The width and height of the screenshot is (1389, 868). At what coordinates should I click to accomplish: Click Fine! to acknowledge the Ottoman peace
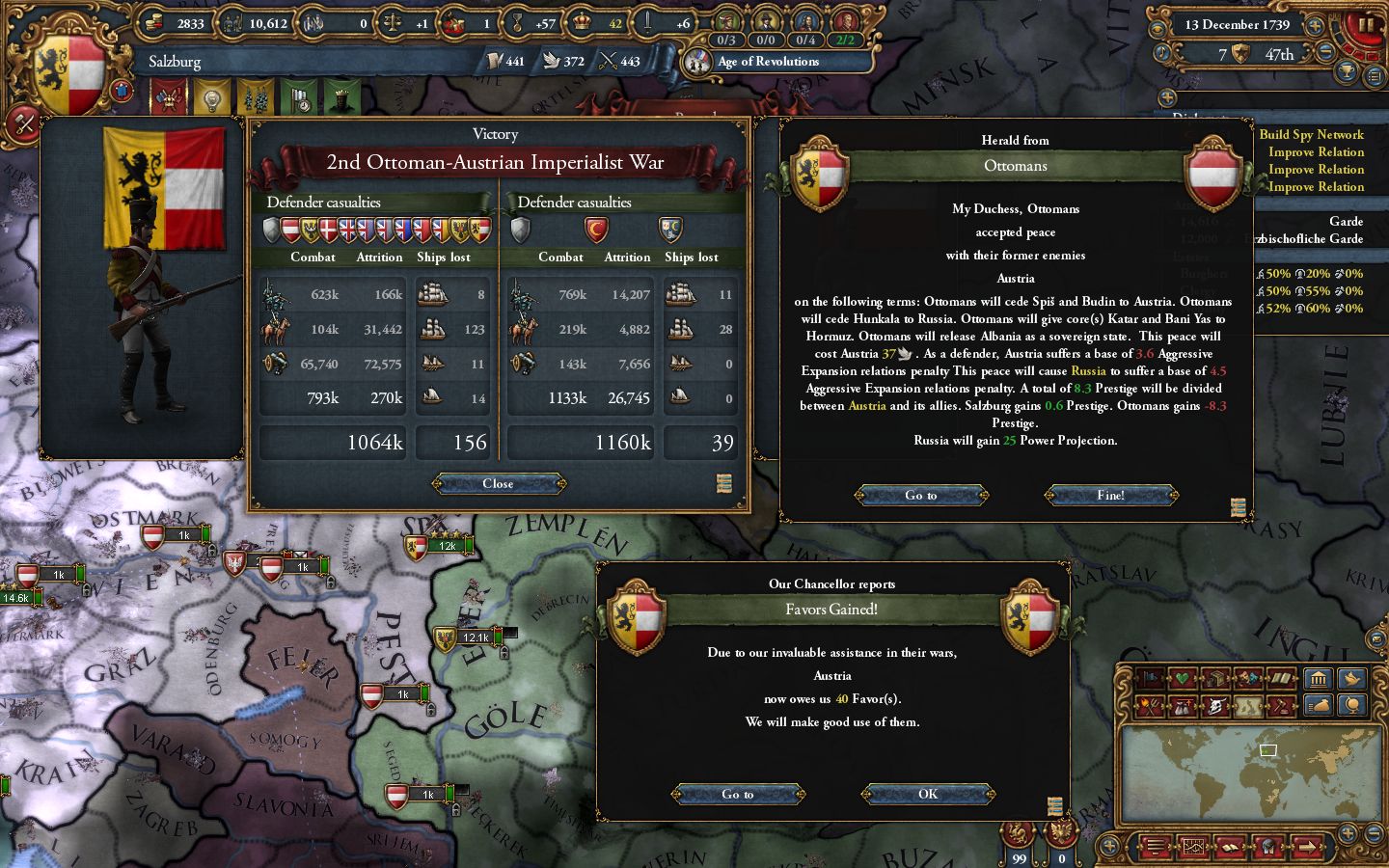point(1111,495)
